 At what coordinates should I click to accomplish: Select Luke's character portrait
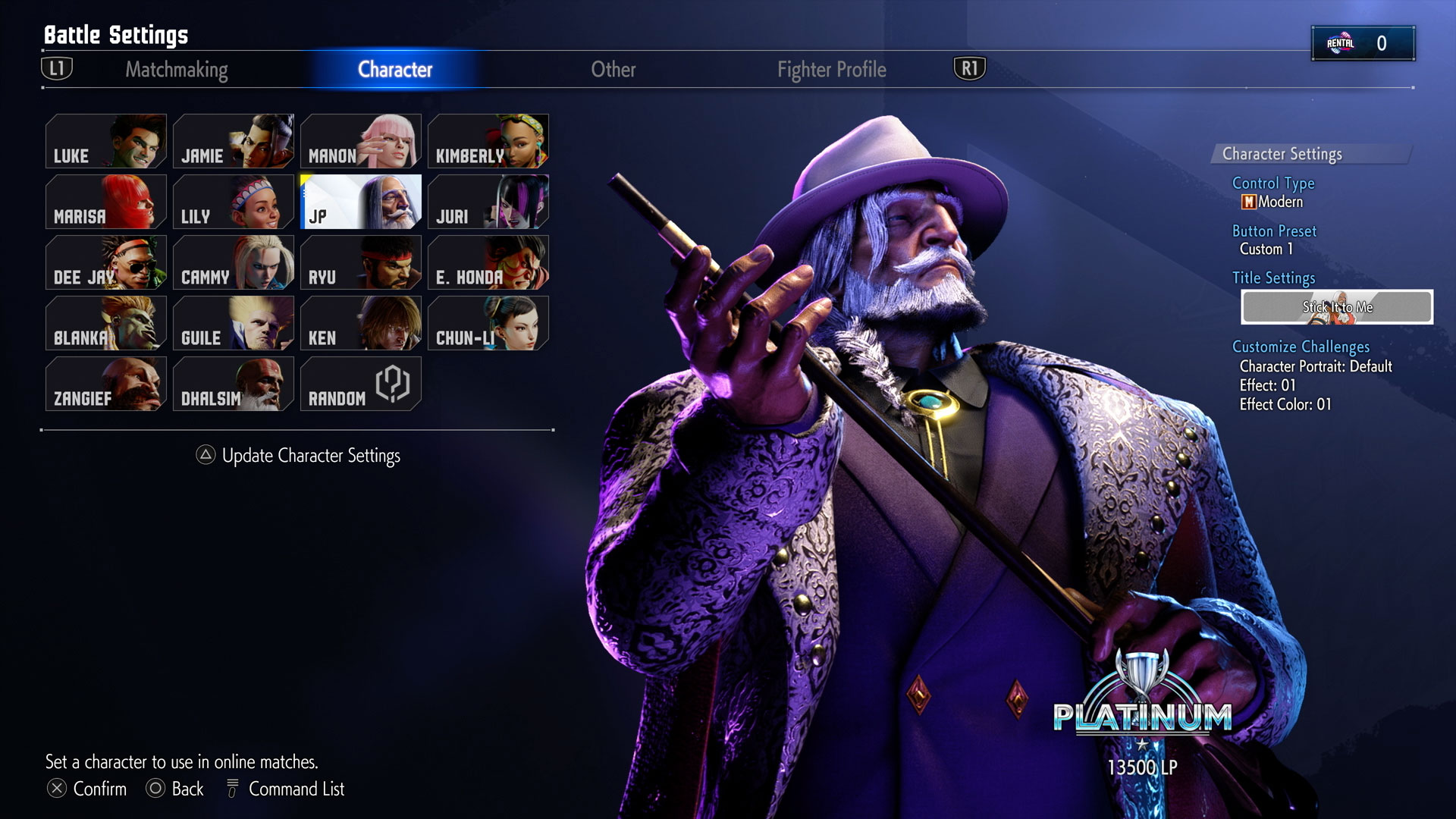tap(106, 141)
